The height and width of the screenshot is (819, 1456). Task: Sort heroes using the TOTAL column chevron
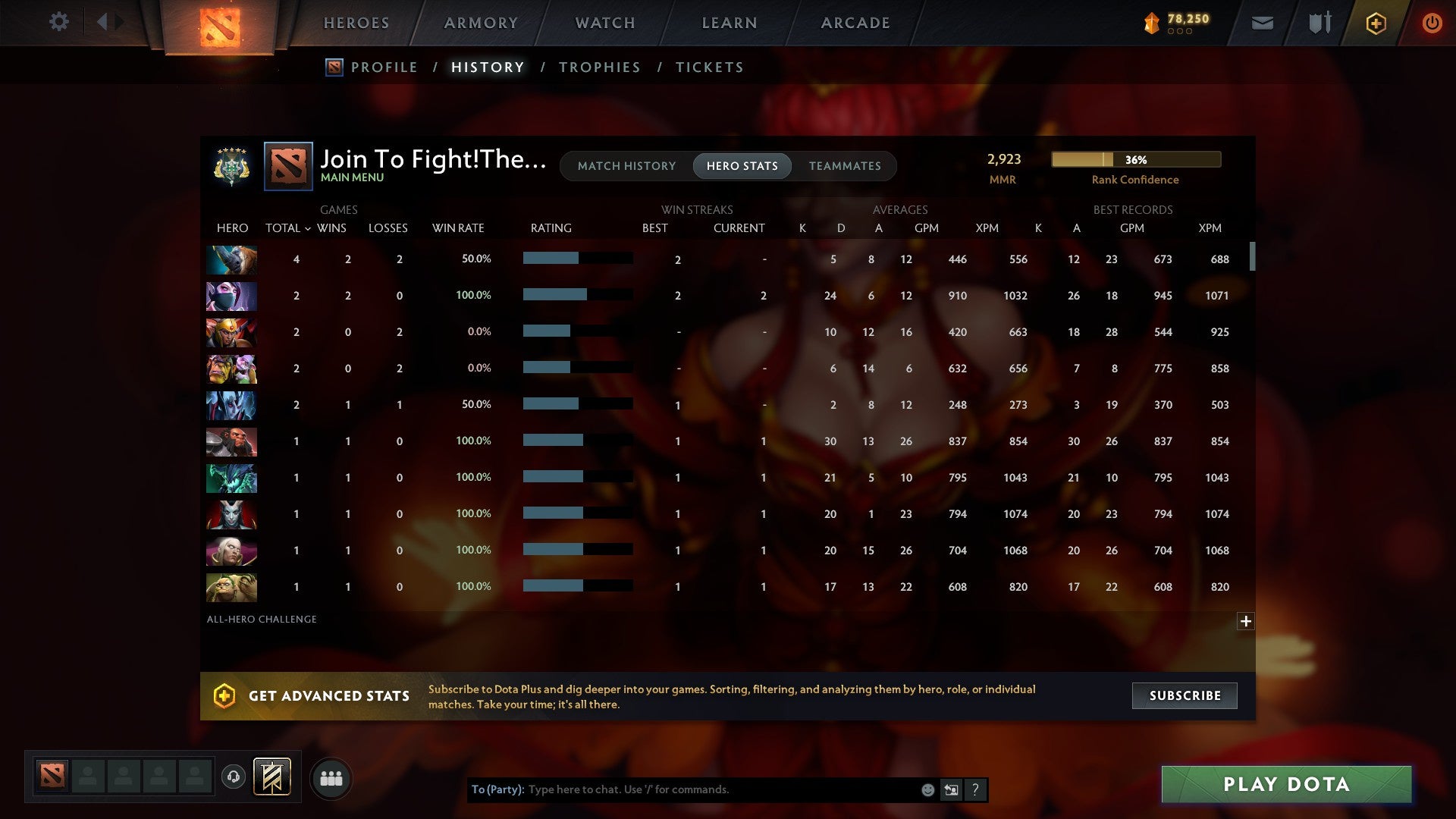(x=307, y=228)
